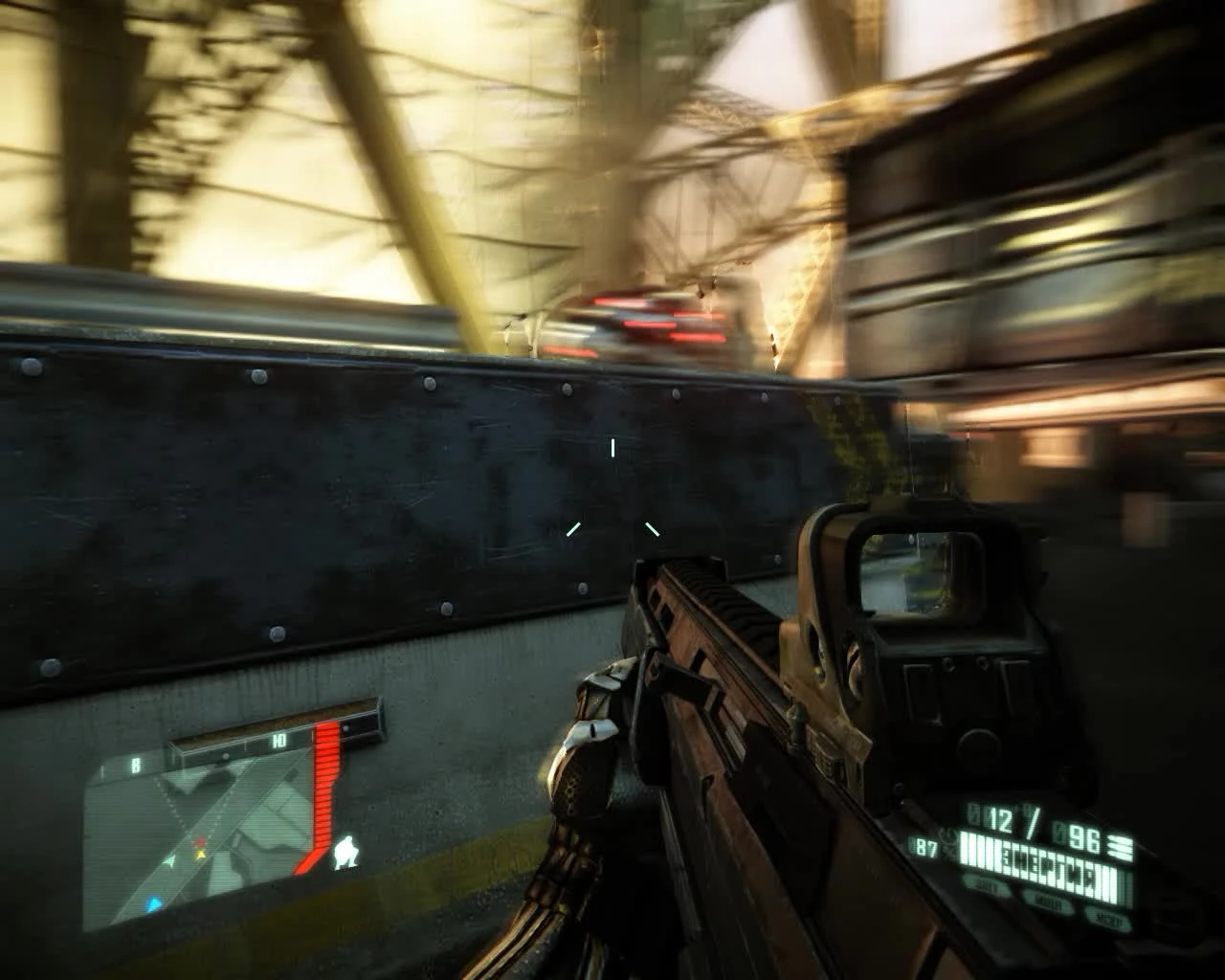Click the fire mode bars beside the ammo count
1225x980 pixels.
[1120, 847]
